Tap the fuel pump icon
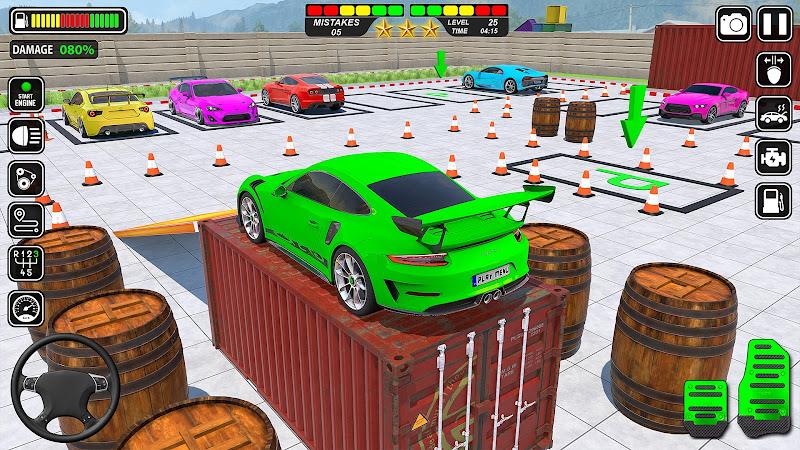This screenshot has height=450, width=800. [772, 197]
